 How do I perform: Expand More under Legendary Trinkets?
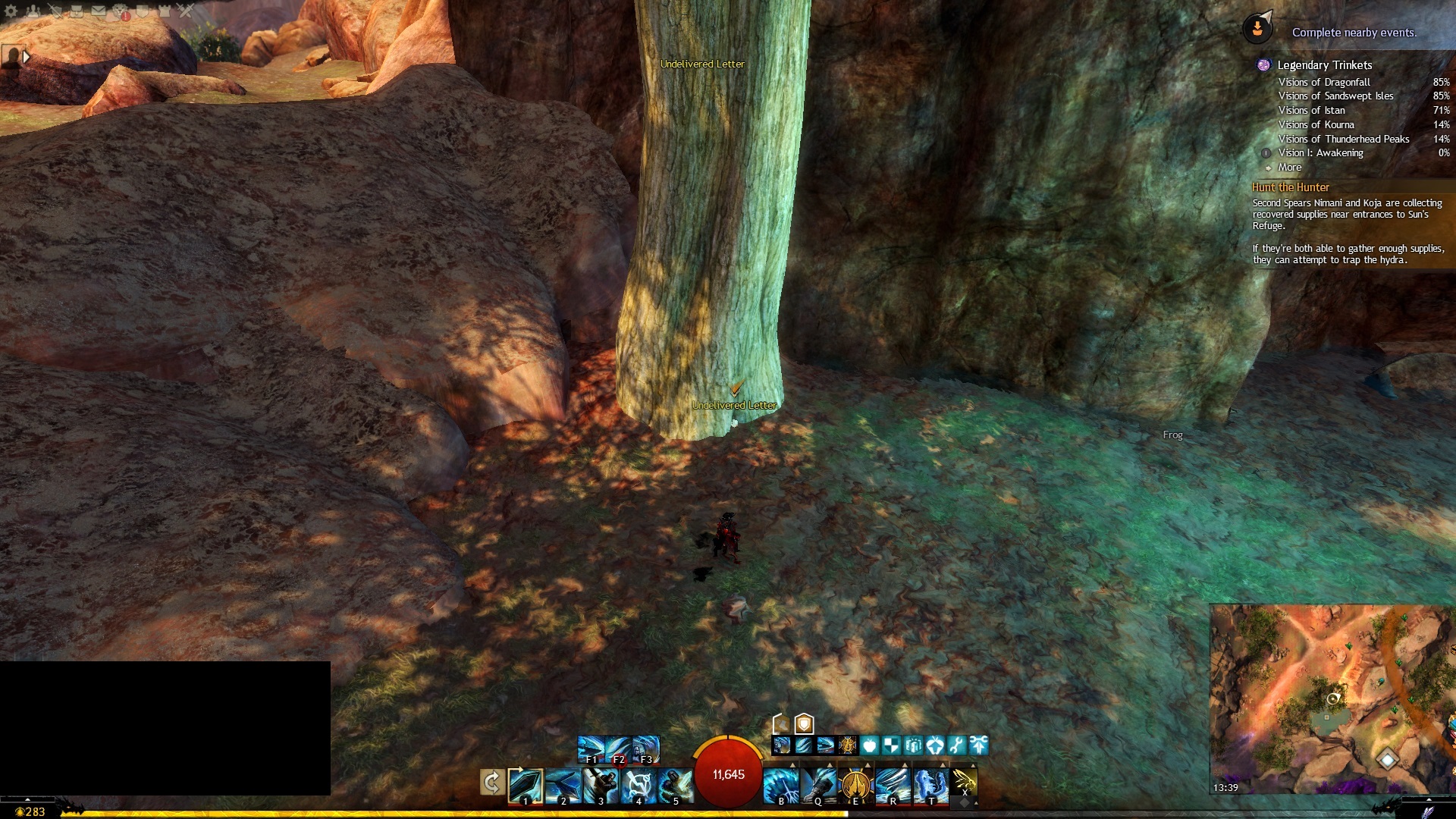(1289, 168)
